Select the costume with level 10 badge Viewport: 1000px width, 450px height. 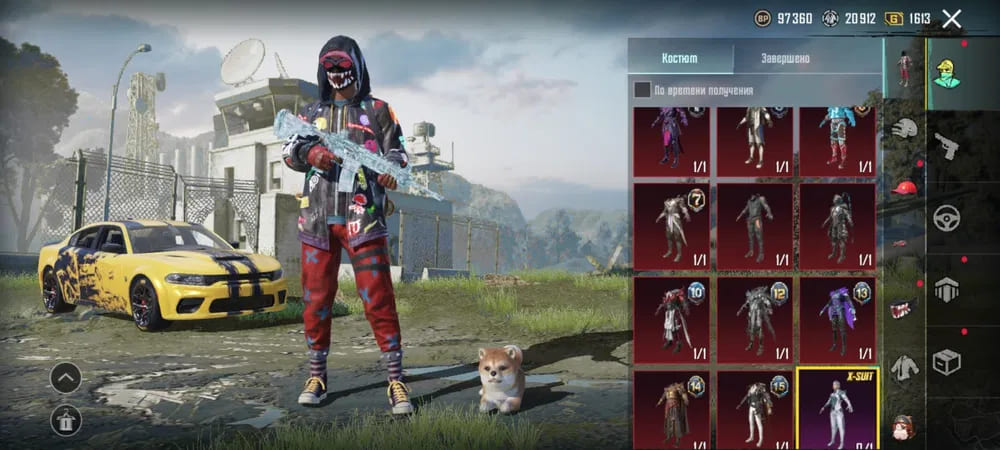(x=671, y=318)
